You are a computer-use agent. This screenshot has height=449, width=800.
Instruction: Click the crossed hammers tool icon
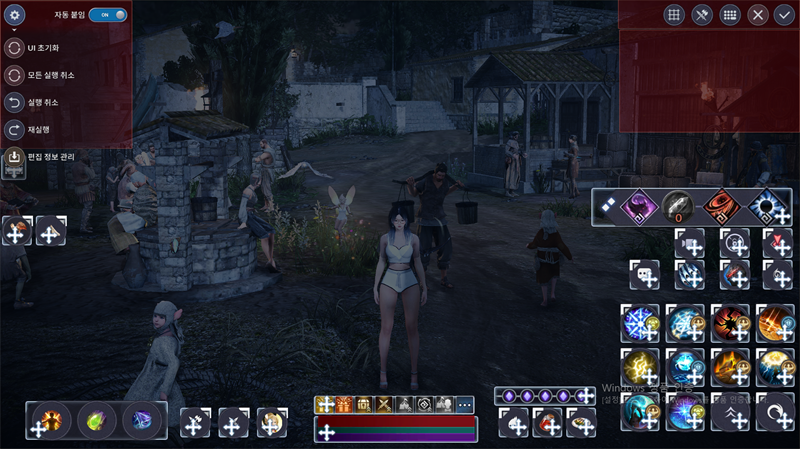pos(702,15)
